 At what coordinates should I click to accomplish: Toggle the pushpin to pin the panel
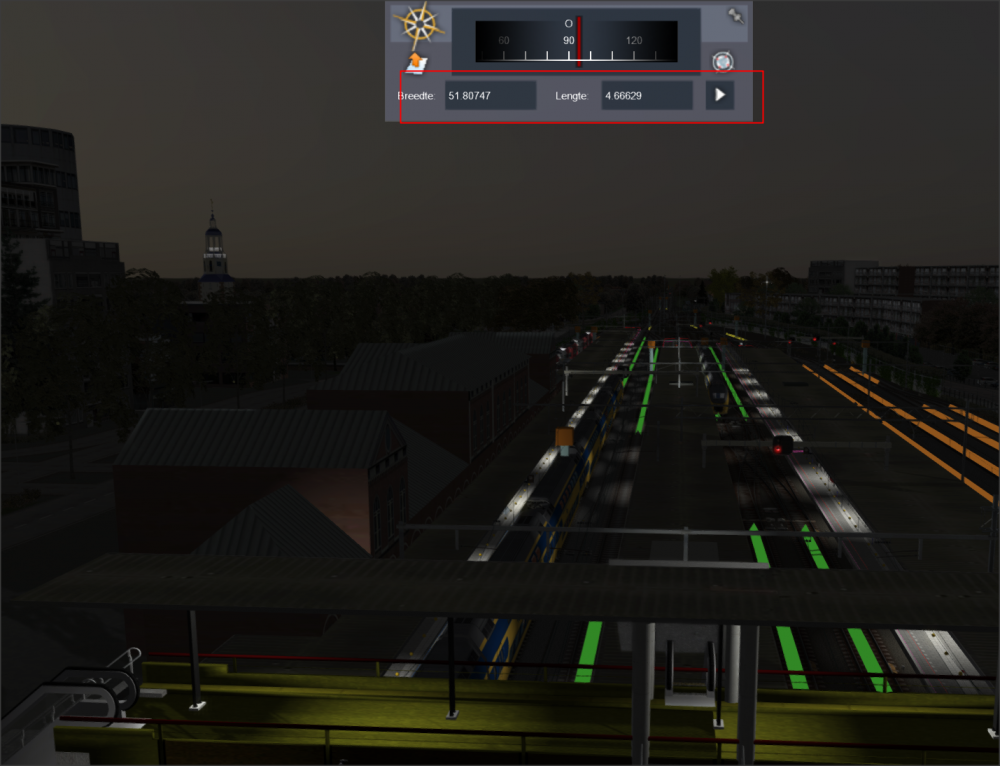tap(736, 17)
